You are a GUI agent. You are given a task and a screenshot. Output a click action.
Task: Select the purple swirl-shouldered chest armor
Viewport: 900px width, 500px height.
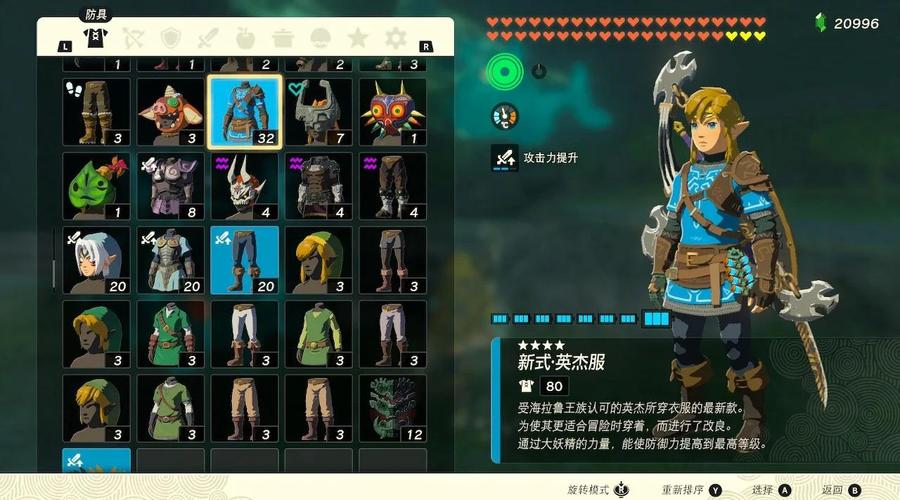[x=319, y=186]
